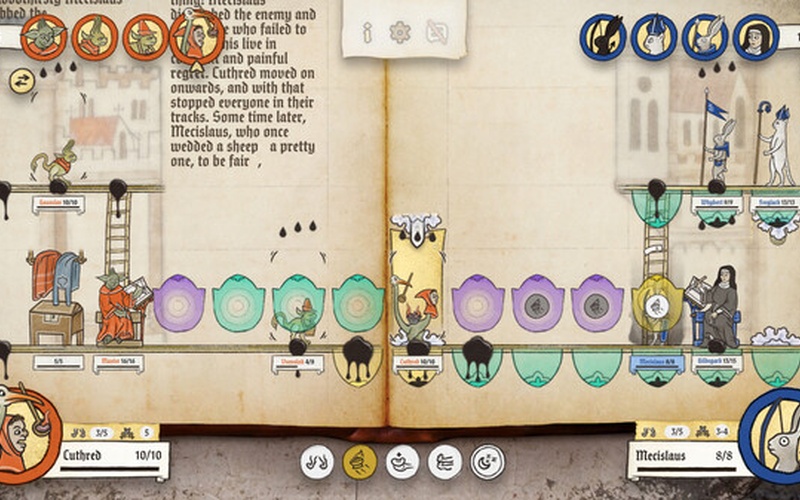
Task: Choose the nun portrait in the blue row
Action: [756, 37]
